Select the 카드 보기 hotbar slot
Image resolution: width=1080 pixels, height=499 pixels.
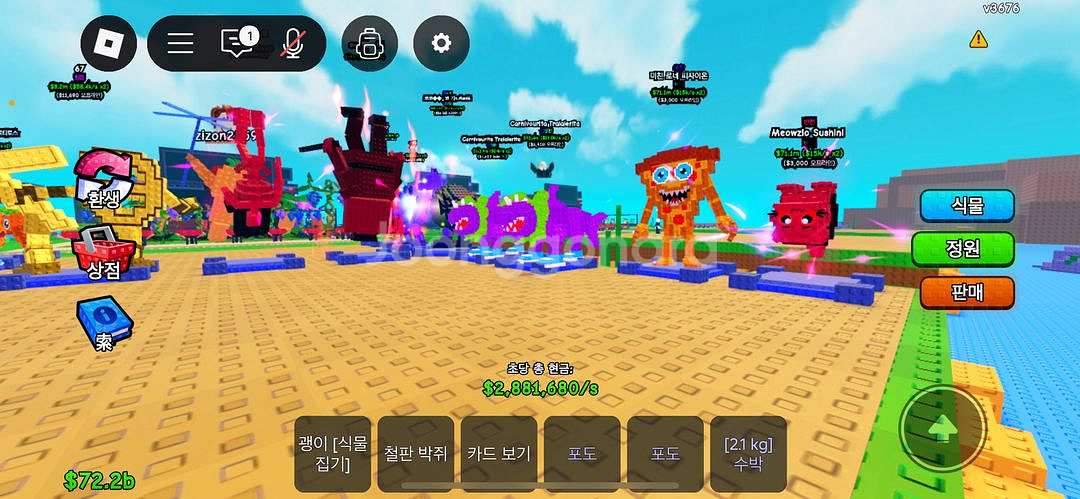[499, 452]
